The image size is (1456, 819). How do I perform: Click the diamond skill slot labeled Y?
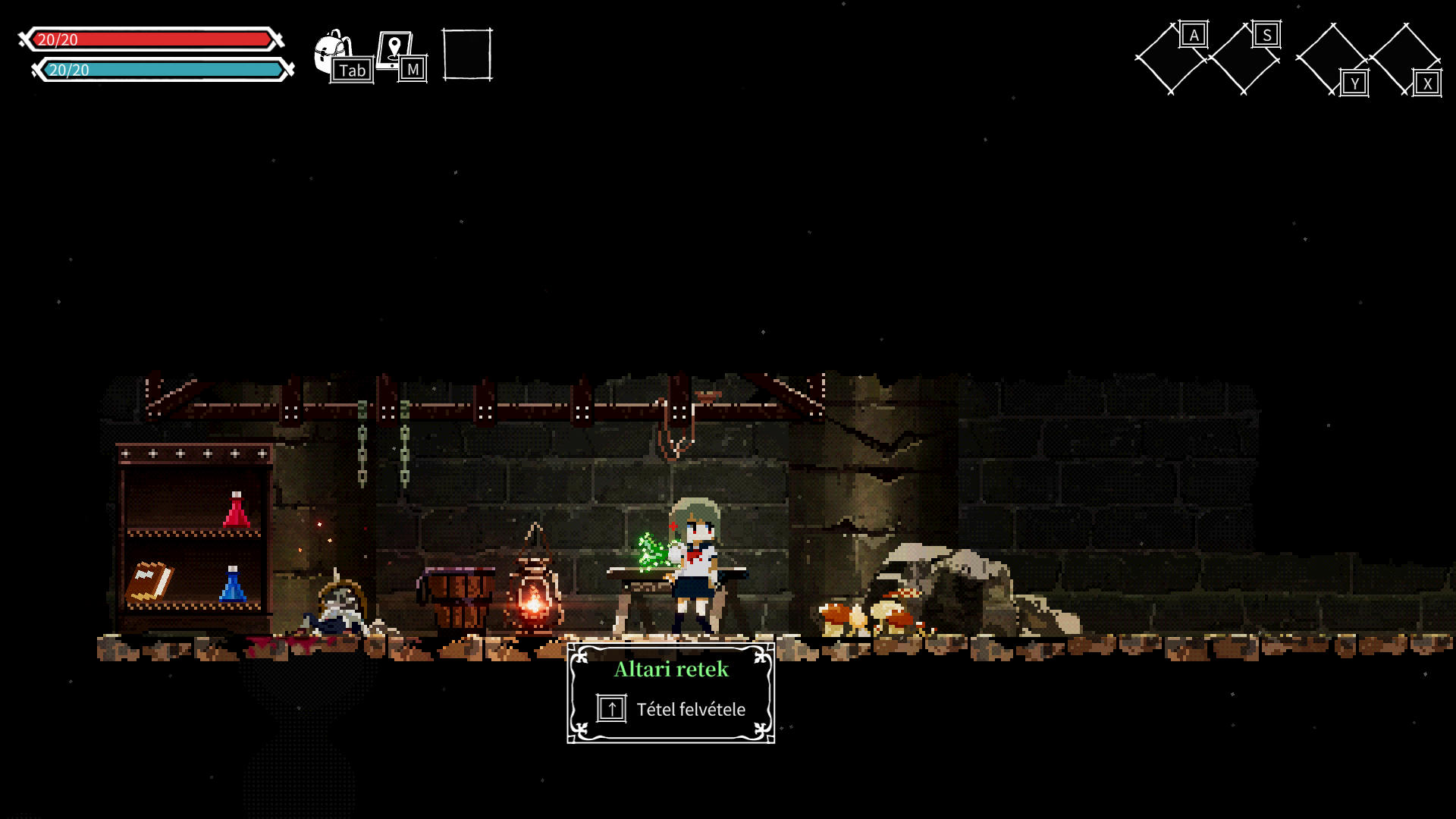pyautogui.click(x=1332, y=58)
